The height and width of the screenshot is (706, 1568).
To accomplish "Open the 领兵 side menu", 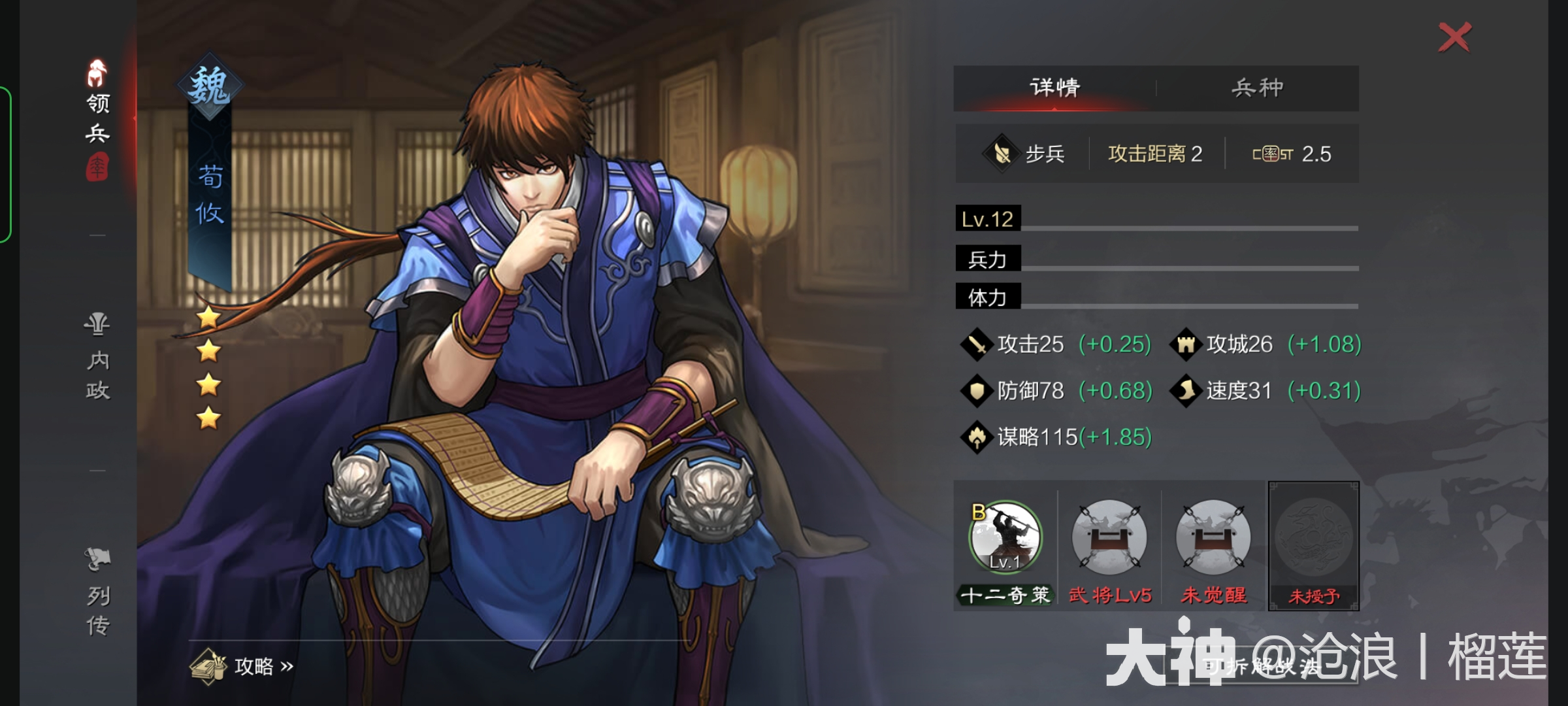I will tap(97, 118).
